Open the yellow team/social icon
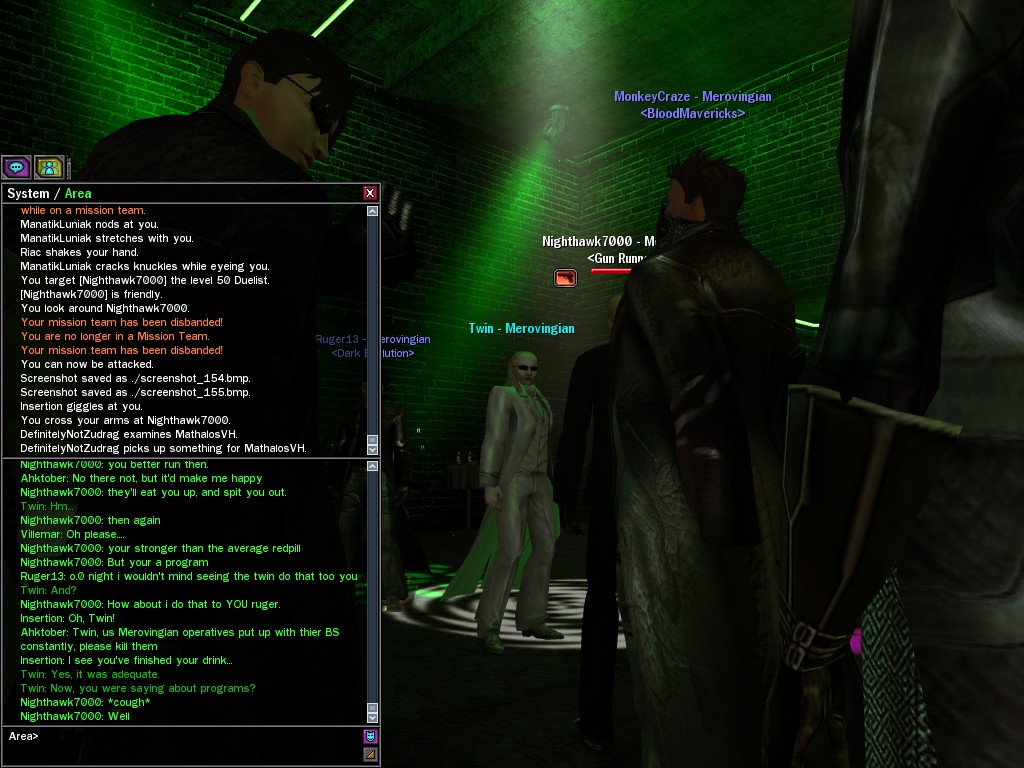 pos(48,167)
